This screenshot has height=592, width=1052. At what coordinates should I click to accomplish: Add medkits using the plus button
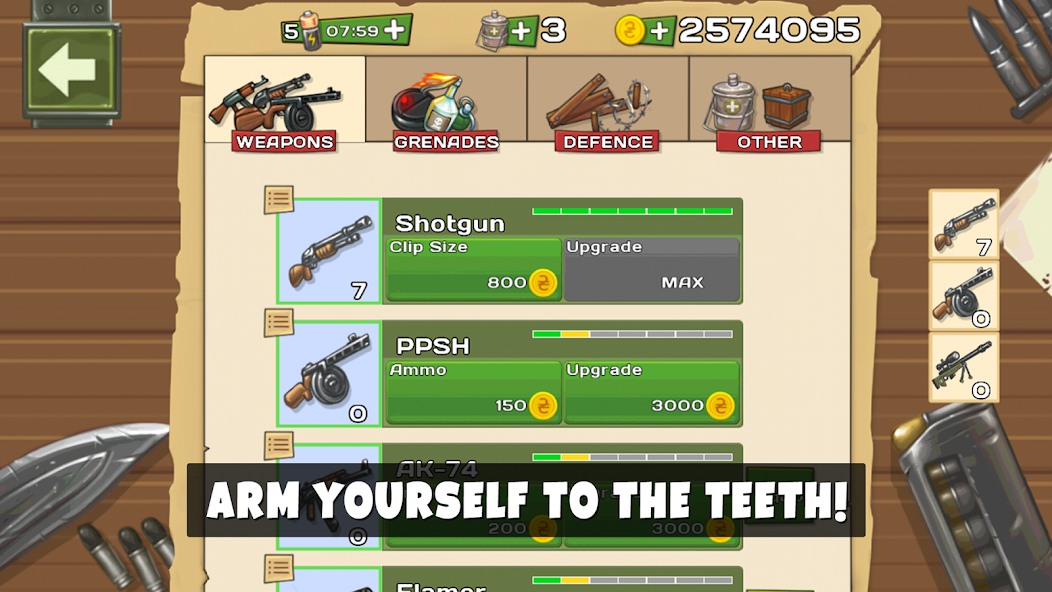click(521, 31)
